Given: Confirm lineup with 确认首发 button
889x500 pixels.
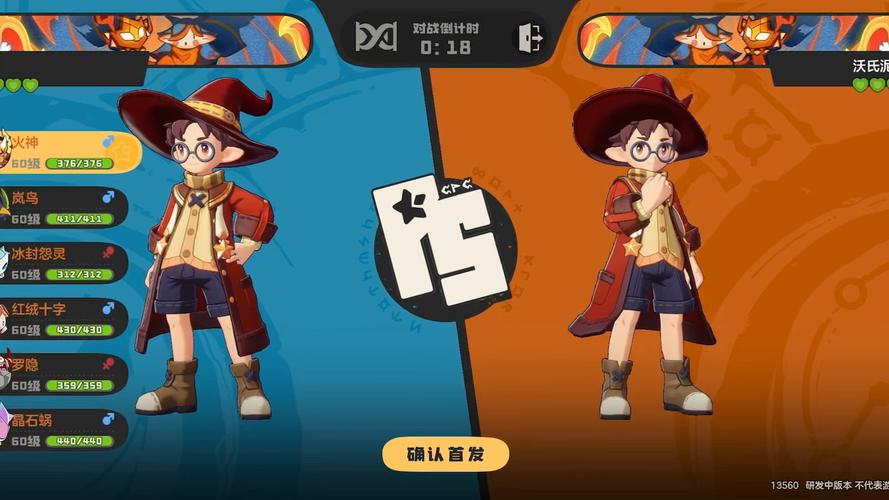Looking at the screenshot, I should click(445, 454).
